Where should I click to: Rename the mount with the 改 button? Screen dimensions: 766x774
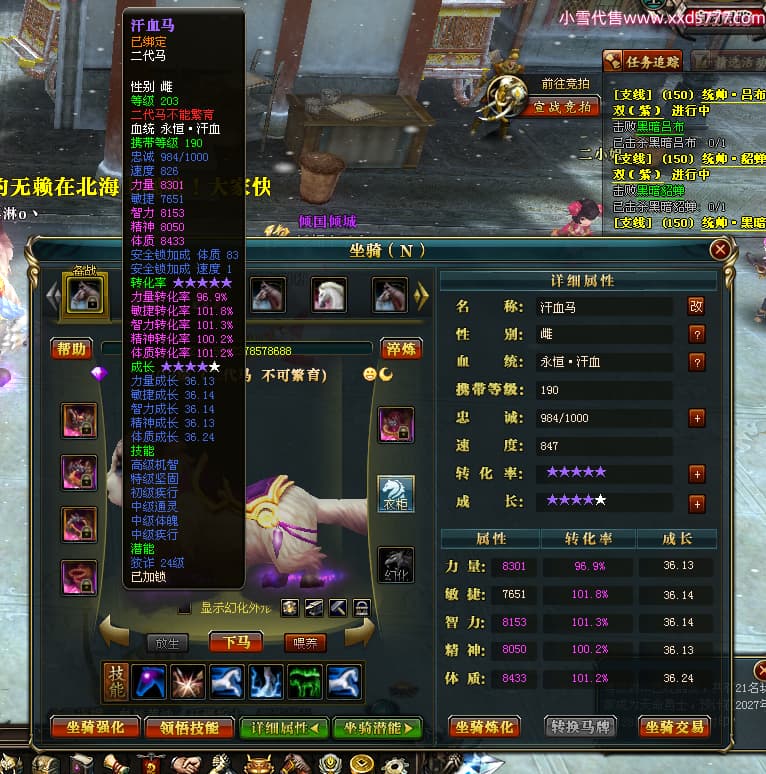pyautogui.click(x=696, y=307)
